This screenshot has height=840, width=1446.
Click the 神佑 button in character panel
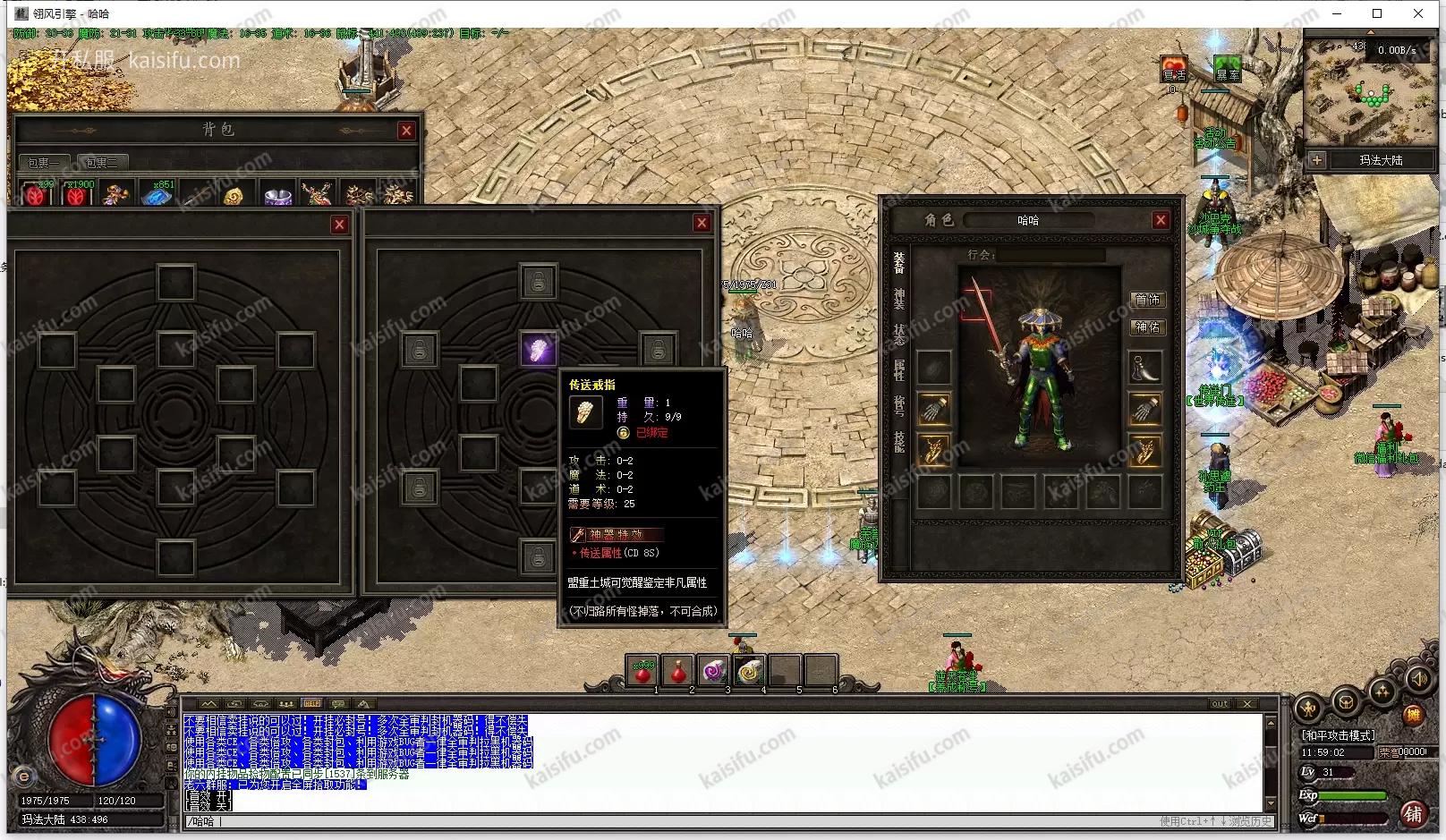1147,327
